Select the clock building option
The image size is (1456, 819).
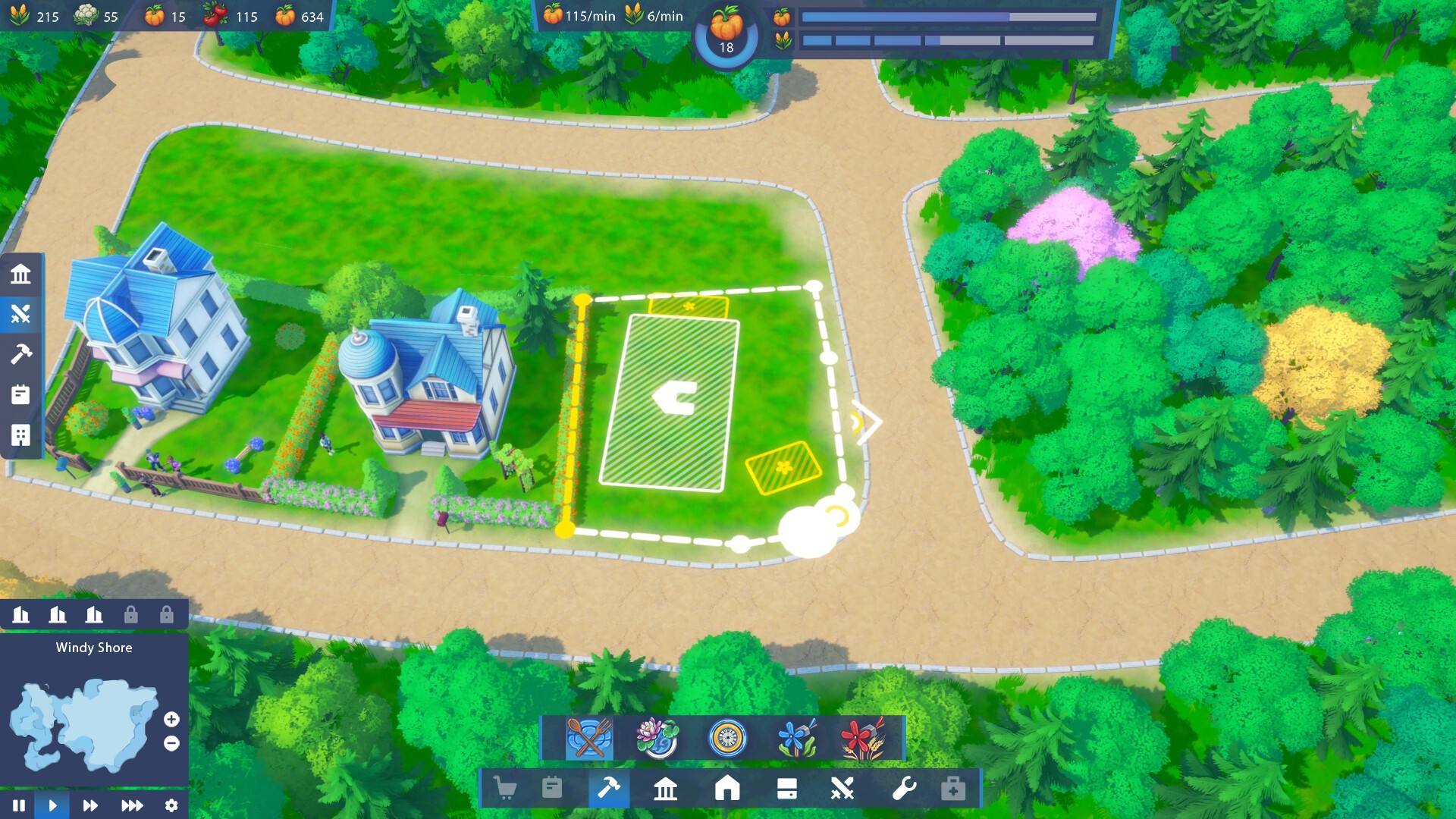click(727, 738)
